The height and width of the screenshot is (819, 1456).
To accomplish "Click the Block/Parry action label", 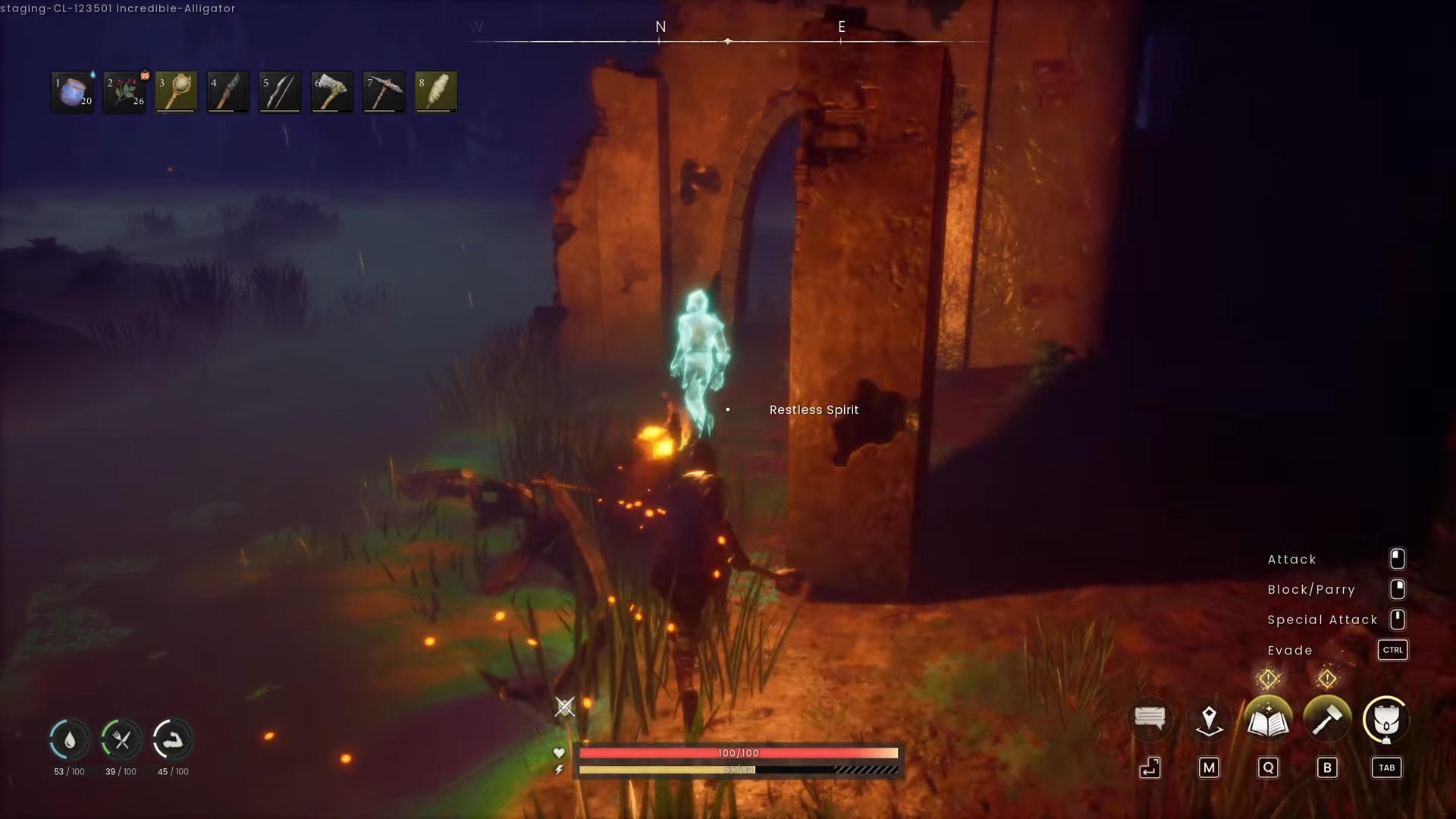I will point(1311,589).
